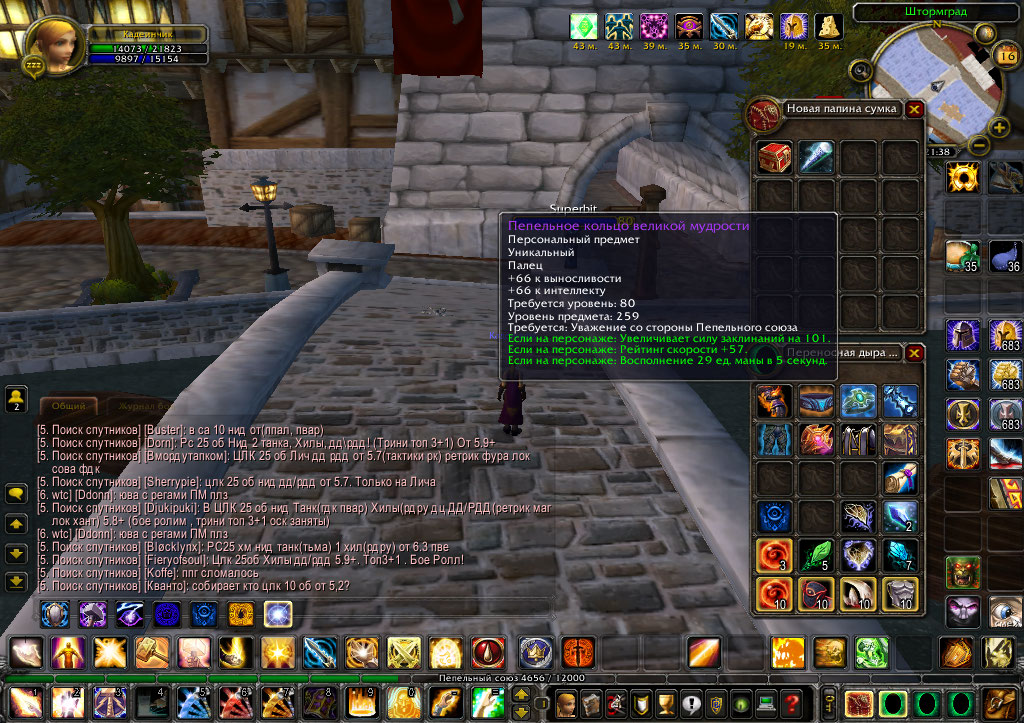Image resolution: width=1024 pixels, height=723 pixels.
Task: Activate the golden hammer ability
Action: click(x=152, y=653)
